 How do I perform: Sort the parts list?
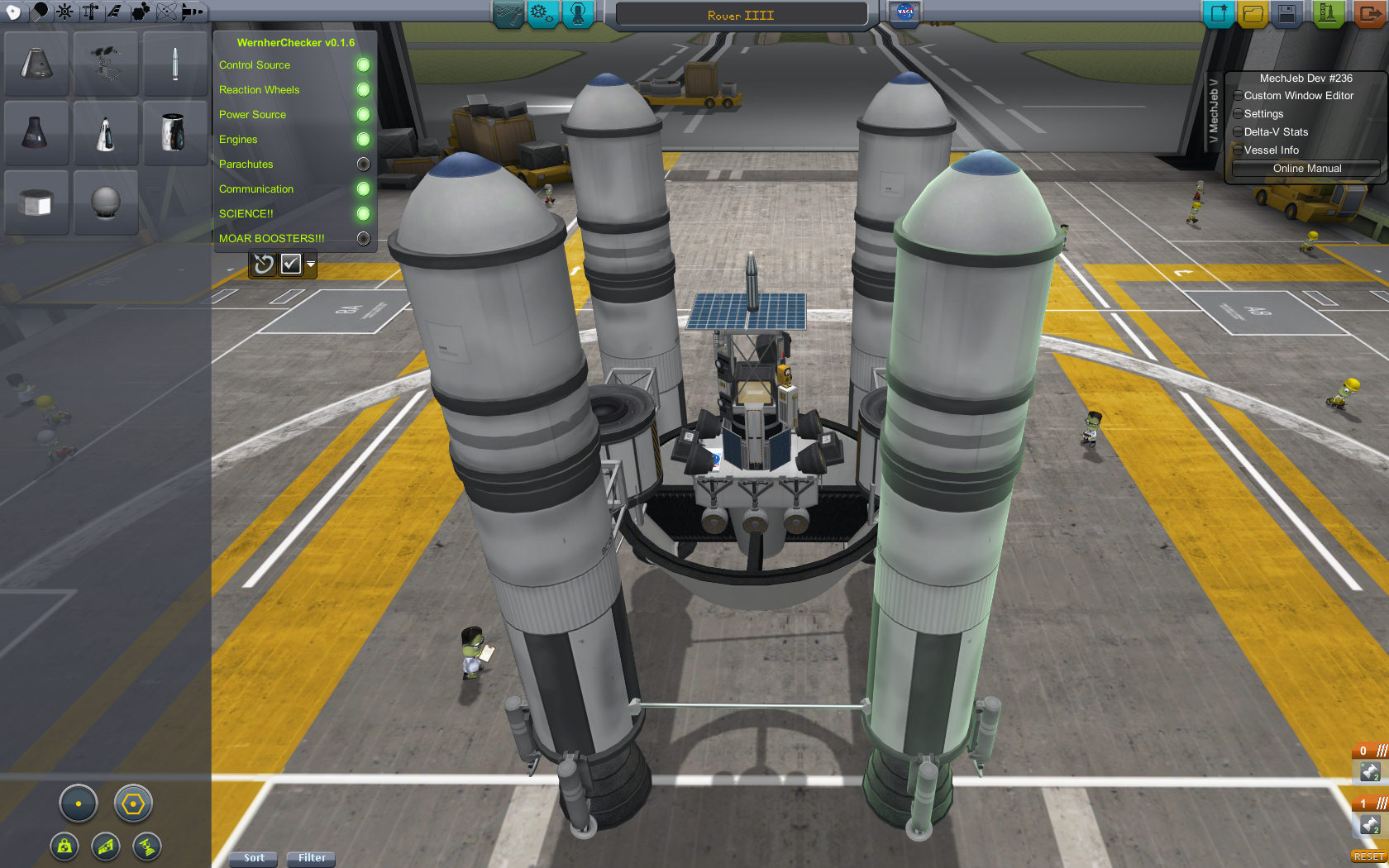click(x=254, y=858)
